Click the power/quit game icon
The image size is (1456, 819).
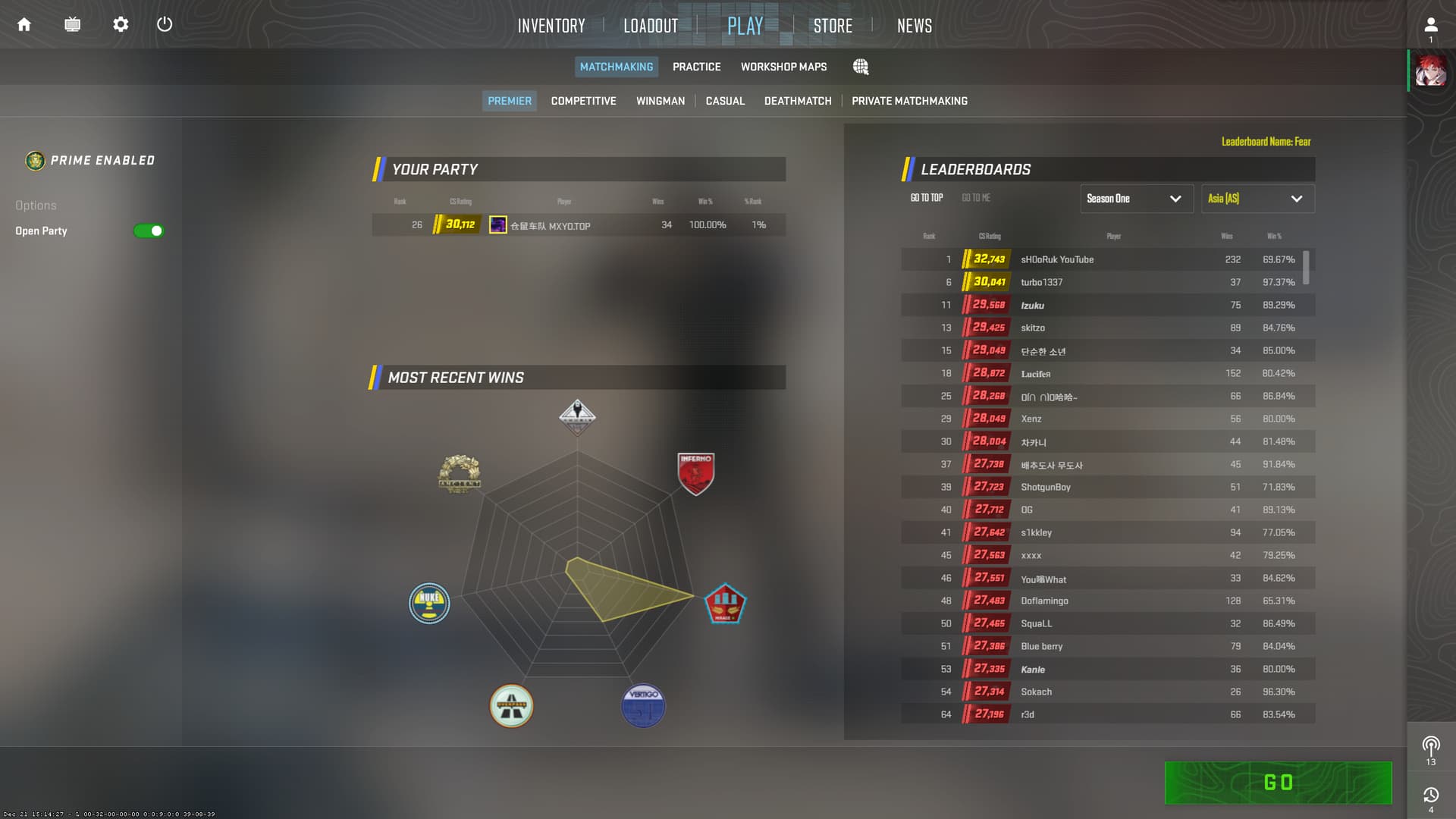[165, 24]
